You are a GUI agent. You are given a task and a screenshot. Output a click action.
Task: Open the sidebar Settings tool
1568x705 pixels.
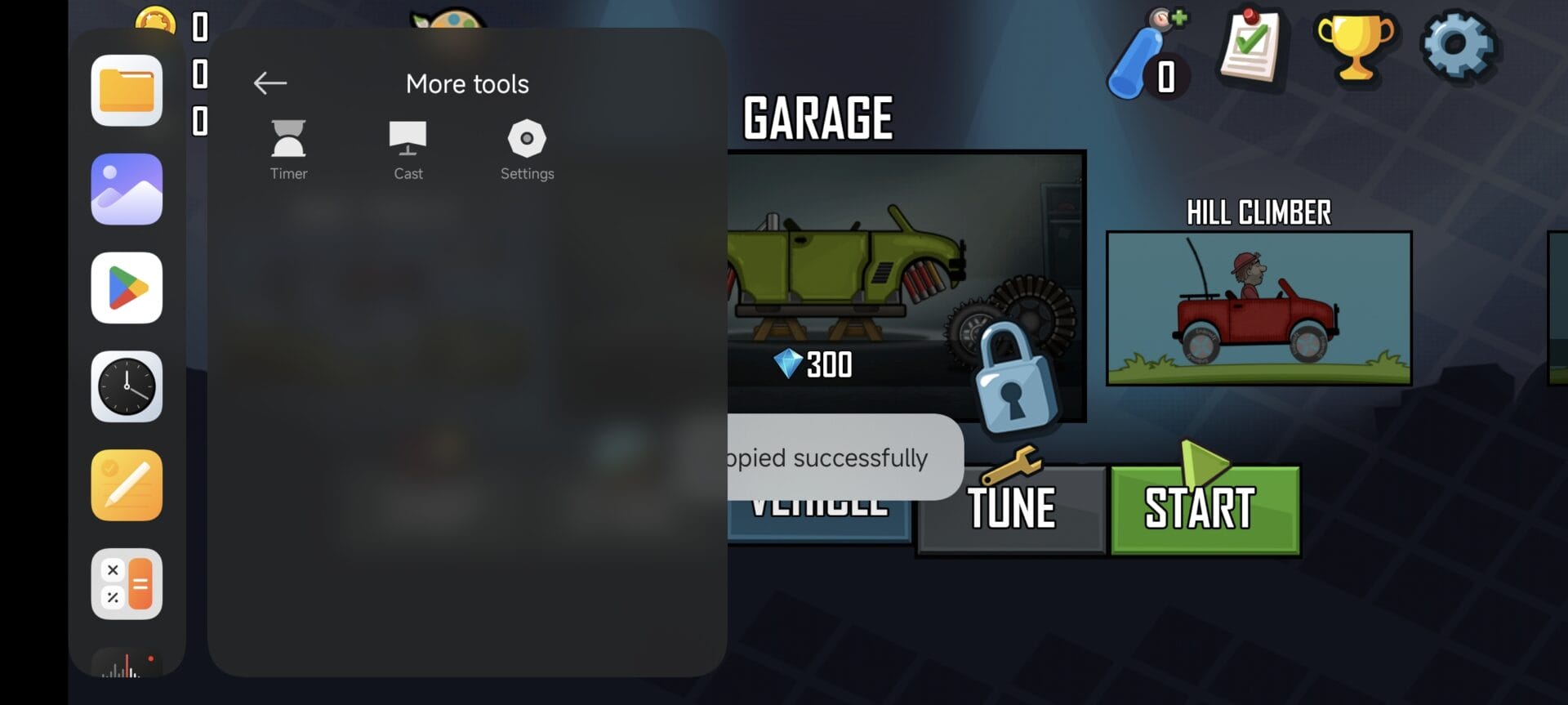[x=527, y=149]
